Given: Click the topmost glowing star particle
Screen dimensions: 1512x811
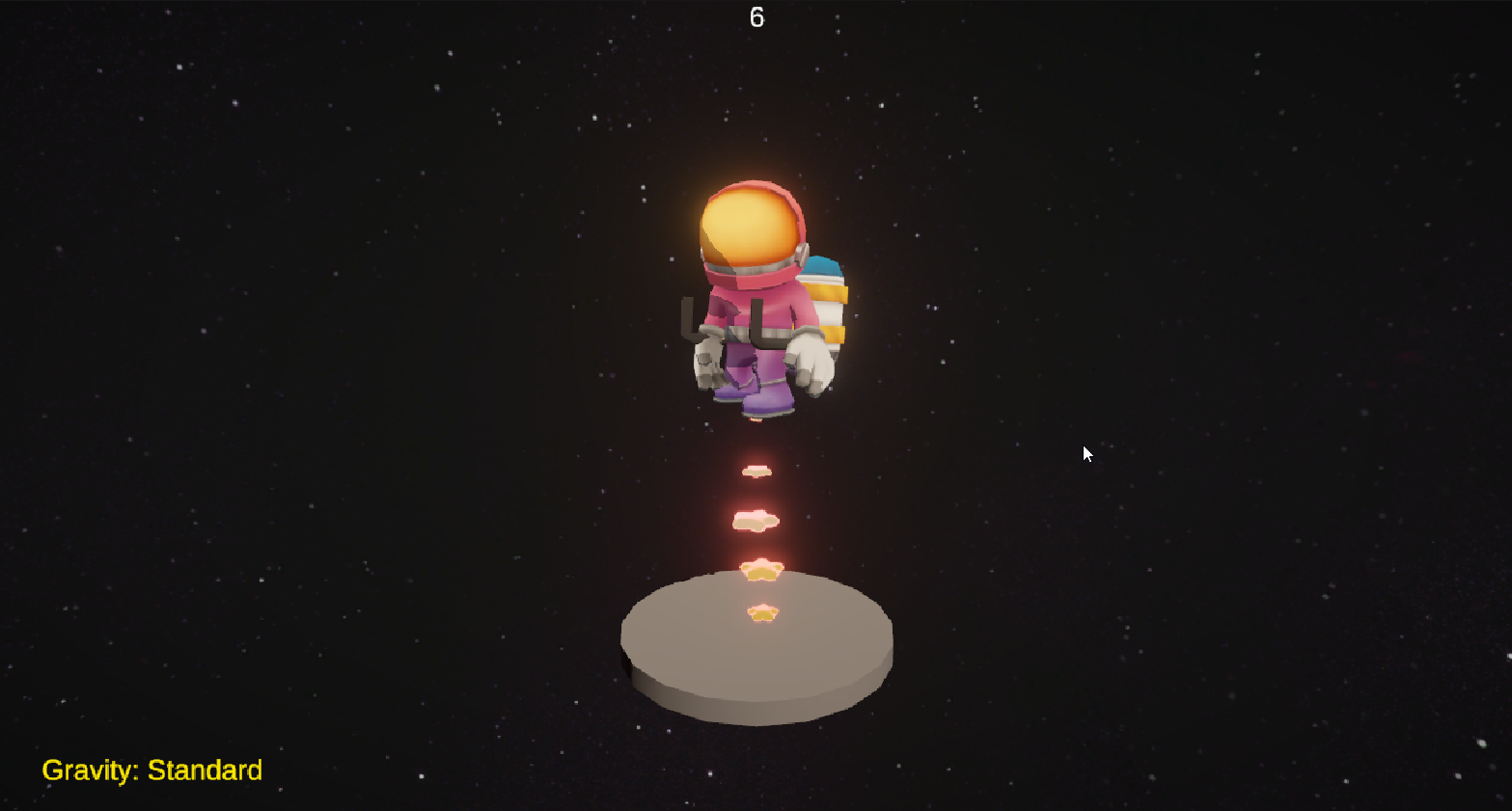Looking at the screenshot, I should pos(757,472).
